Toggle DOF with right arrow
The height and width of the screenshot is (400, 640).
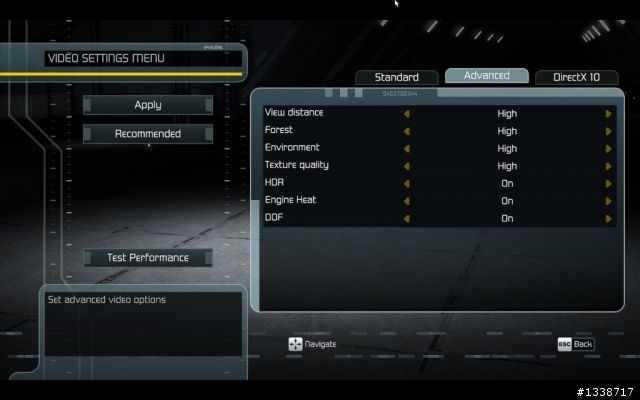coord(608,218)
